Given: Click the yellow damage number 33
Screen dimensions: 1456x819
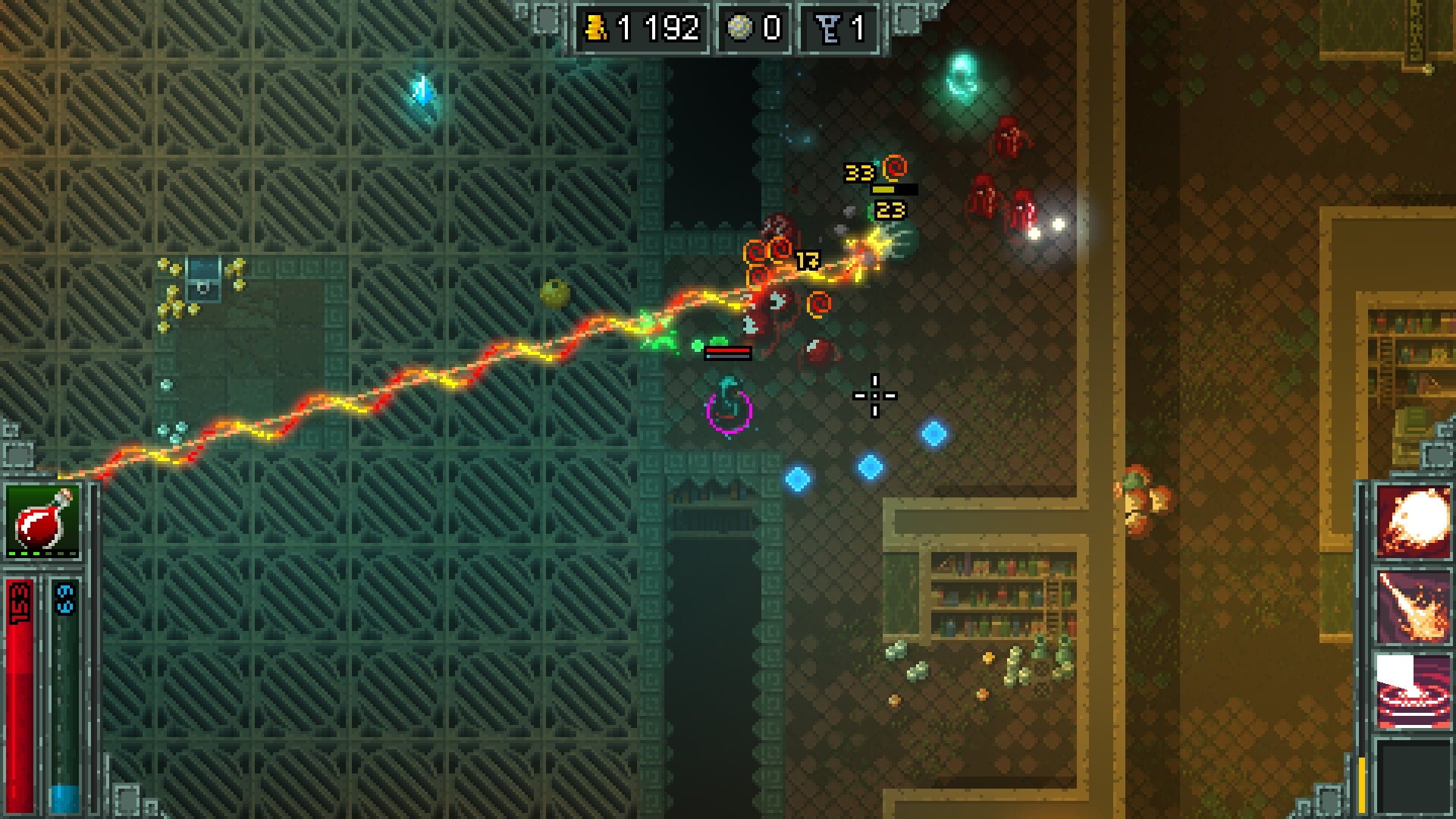Looking at the screenshot, I should pos(859,171).
